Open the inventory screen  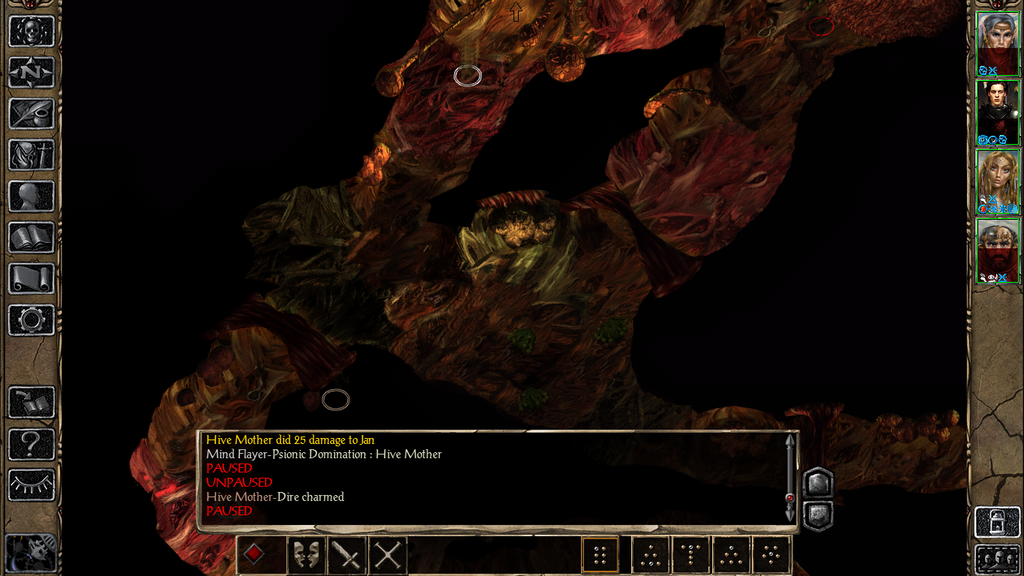point(31,155)
